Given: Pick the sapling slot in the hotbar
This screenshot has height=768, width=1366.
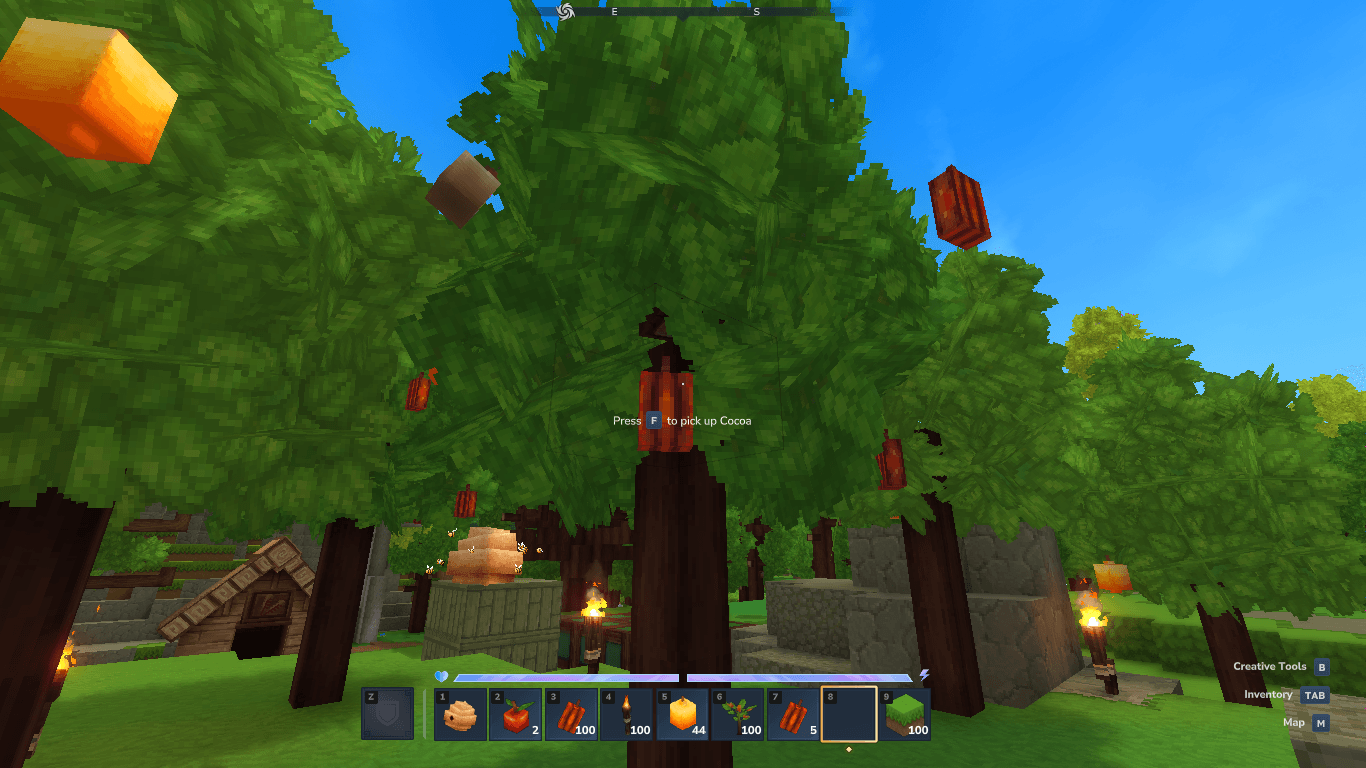Looking at the screenshot, I should pos(738,714).
